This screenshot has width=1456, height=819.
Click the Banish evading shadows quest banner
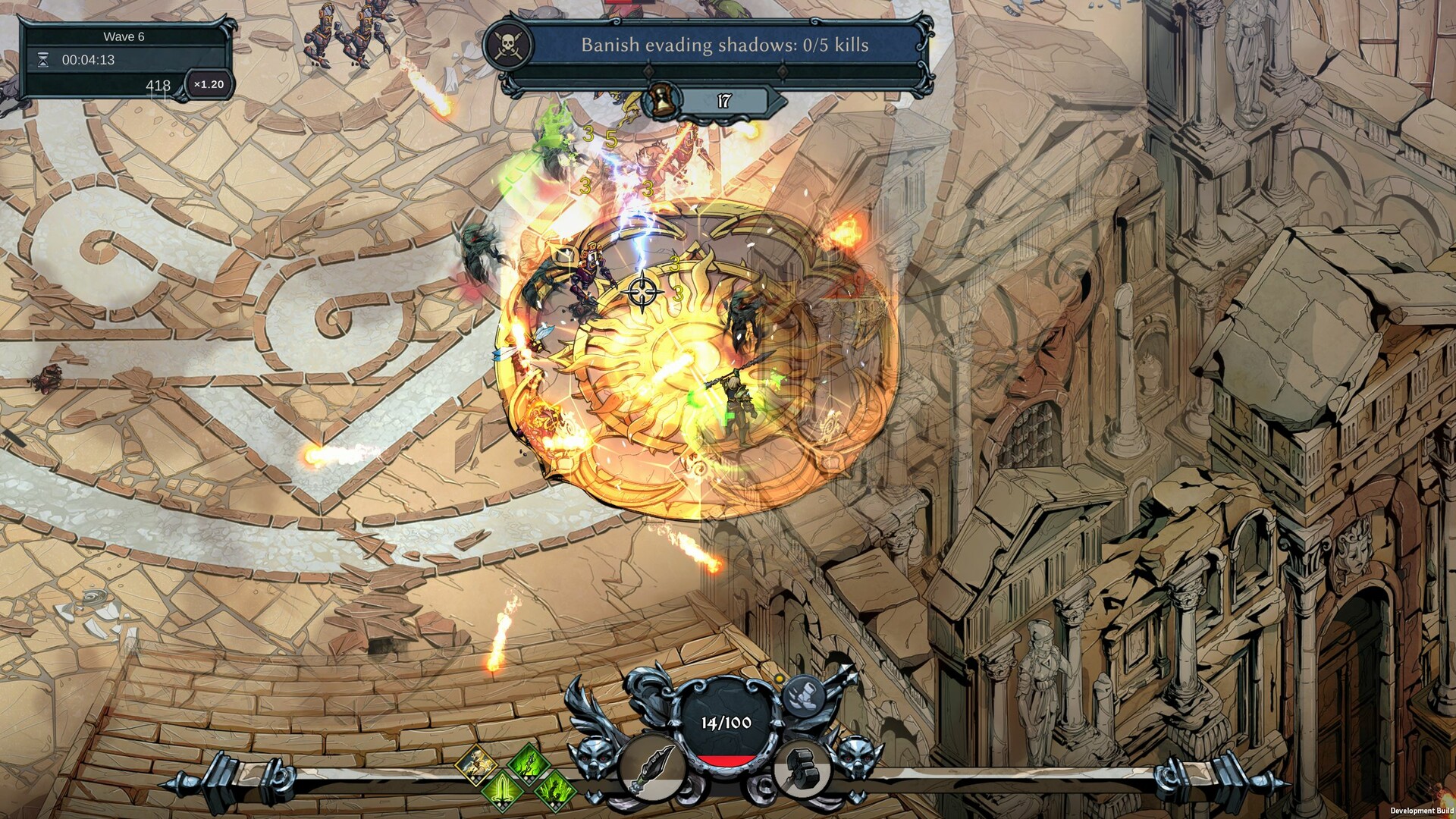(724, 47)
